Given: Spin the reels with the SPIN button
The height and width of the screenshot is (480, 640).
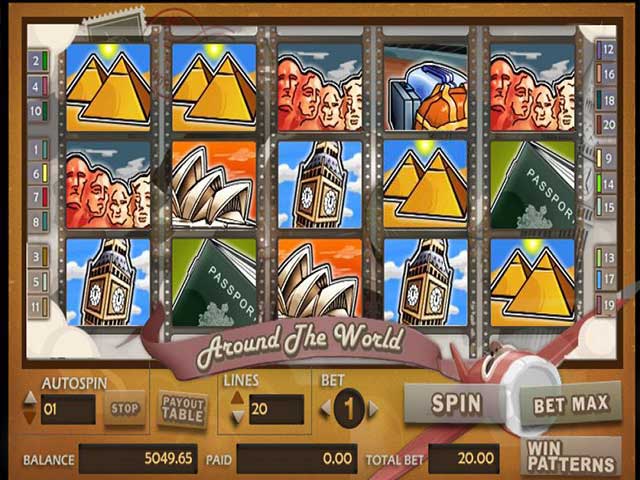Looking at the screenshot, I should [456, 404].
